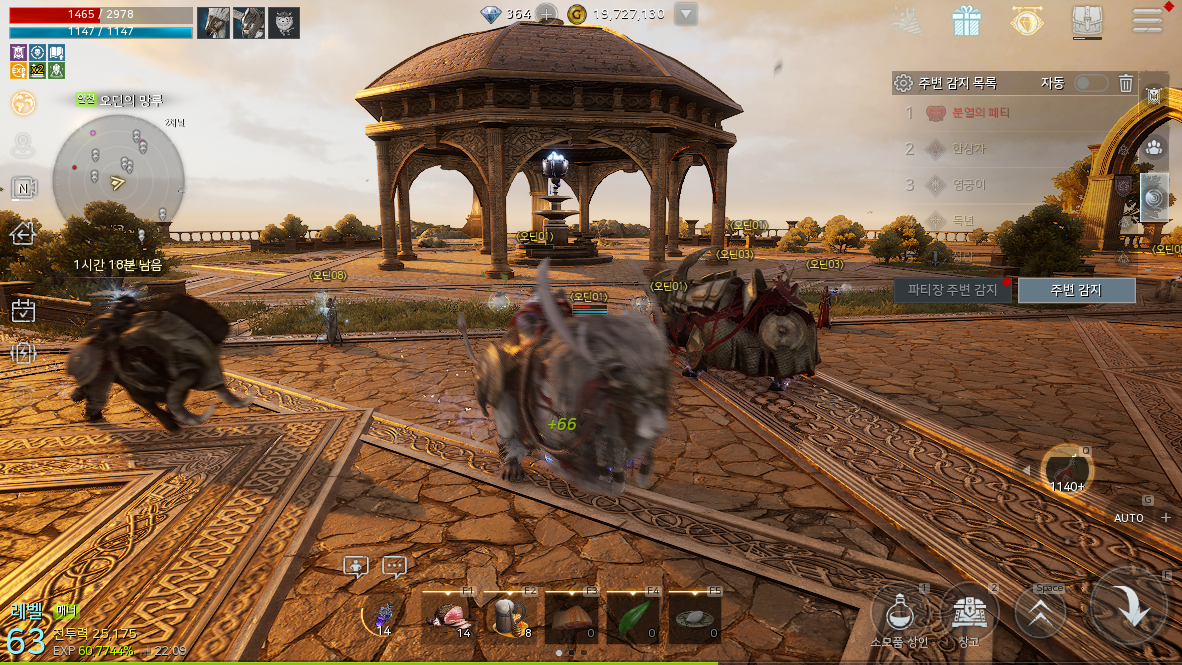
Task: Open the backpack inventory
Action: 1087,21
